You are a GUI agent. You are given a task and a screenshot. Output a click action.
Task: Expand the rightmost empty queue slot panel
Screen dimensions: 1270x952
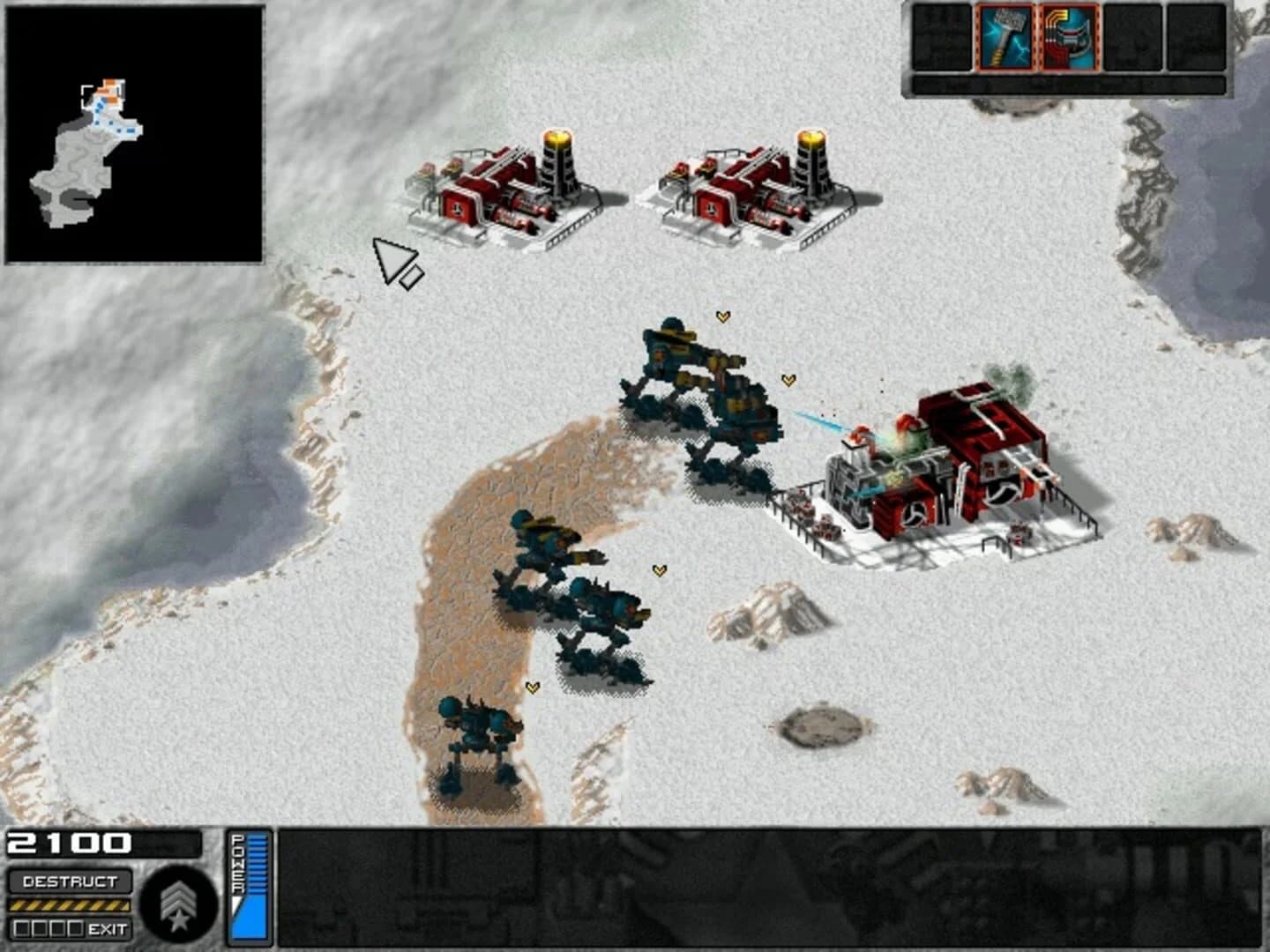[1195, 37]
